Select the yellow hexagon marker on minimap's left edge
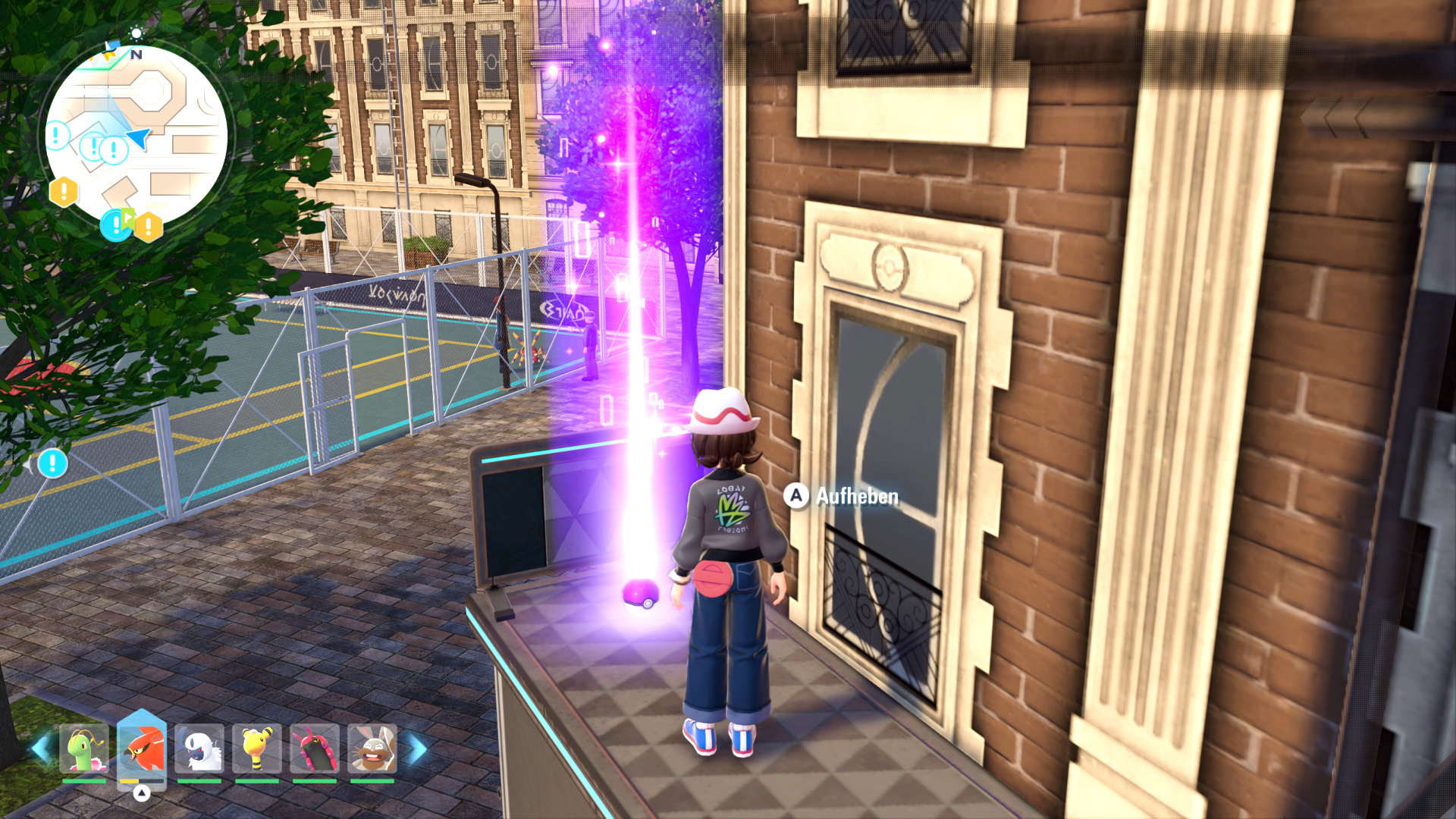The image size is (1456, 819). point(64,191)
